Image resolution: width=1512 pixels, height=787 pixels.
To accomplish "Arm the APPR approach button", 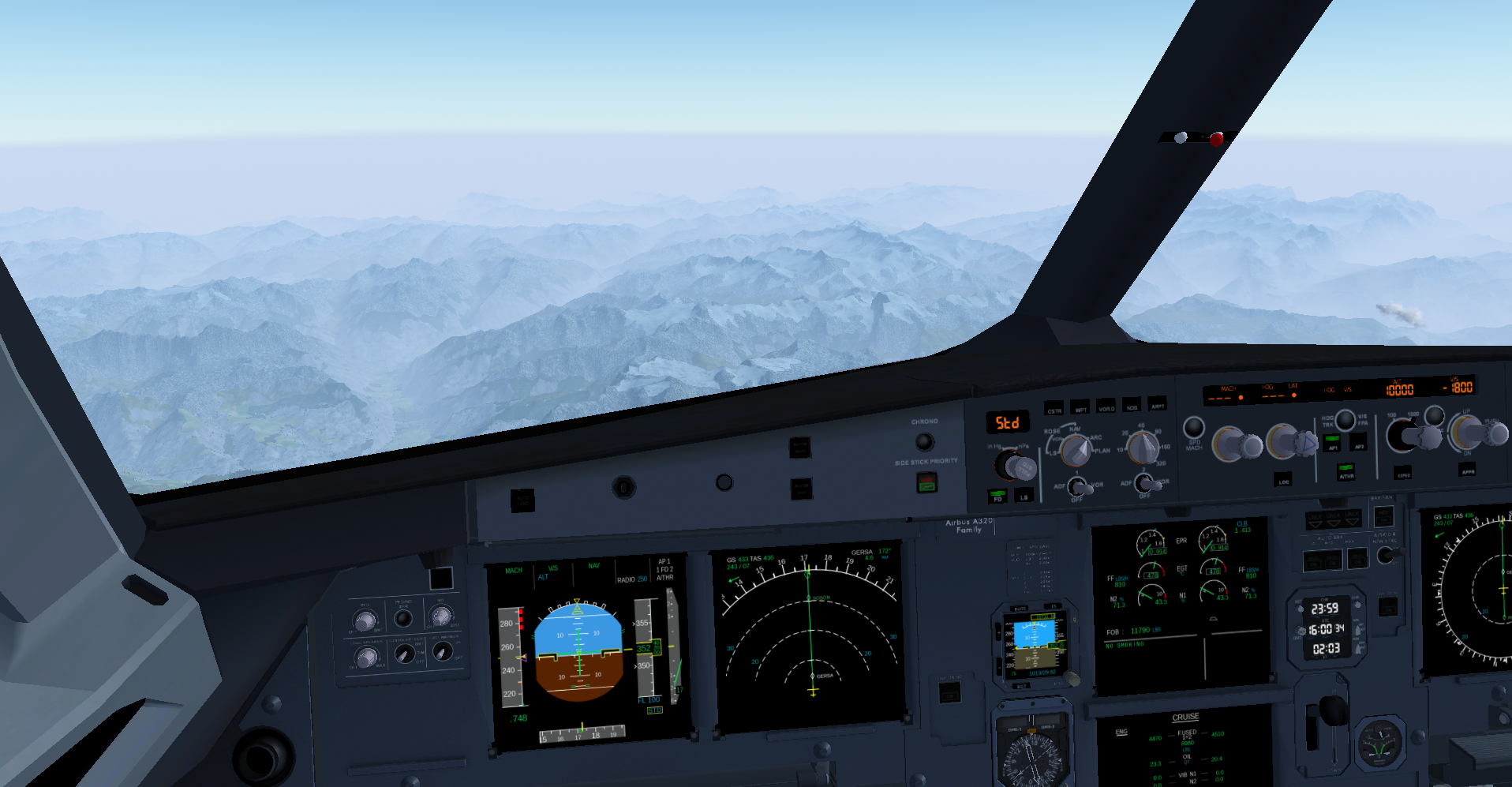I will [x=1467, y=469].
